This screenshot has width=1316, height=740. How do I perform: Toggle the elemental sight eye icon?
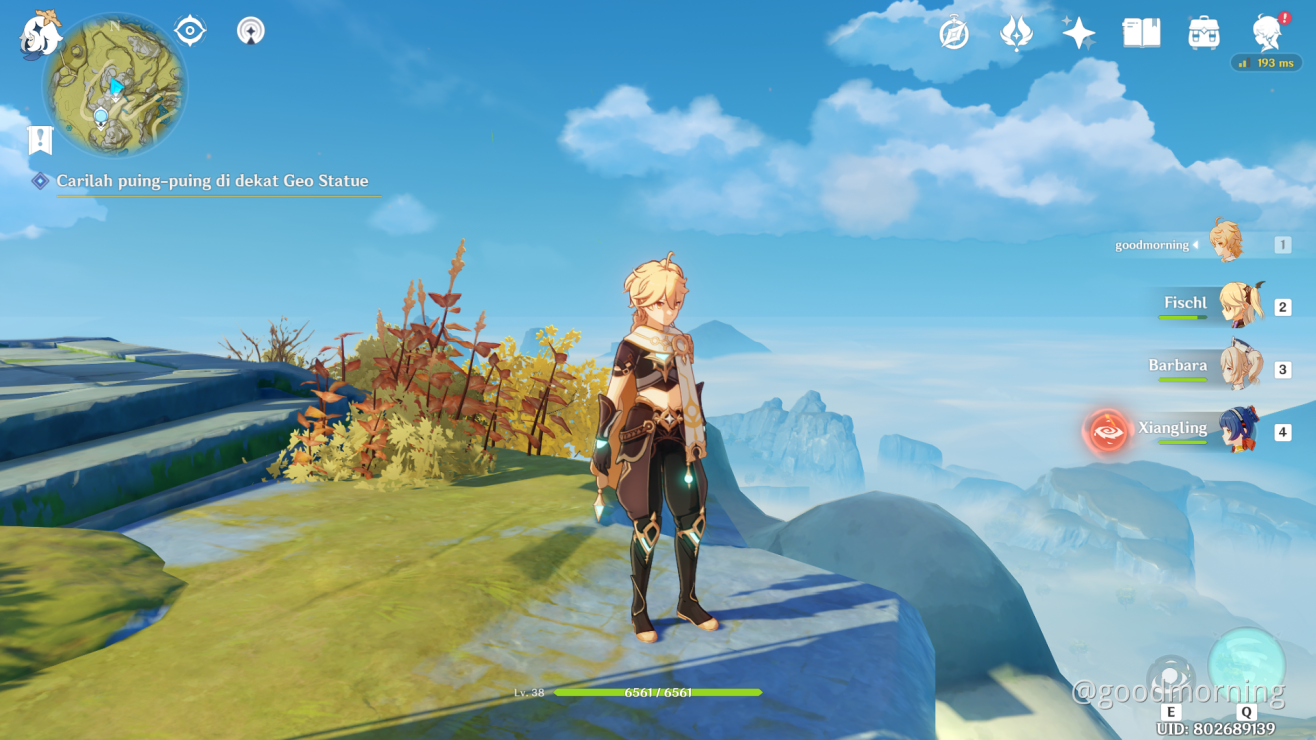190,31
